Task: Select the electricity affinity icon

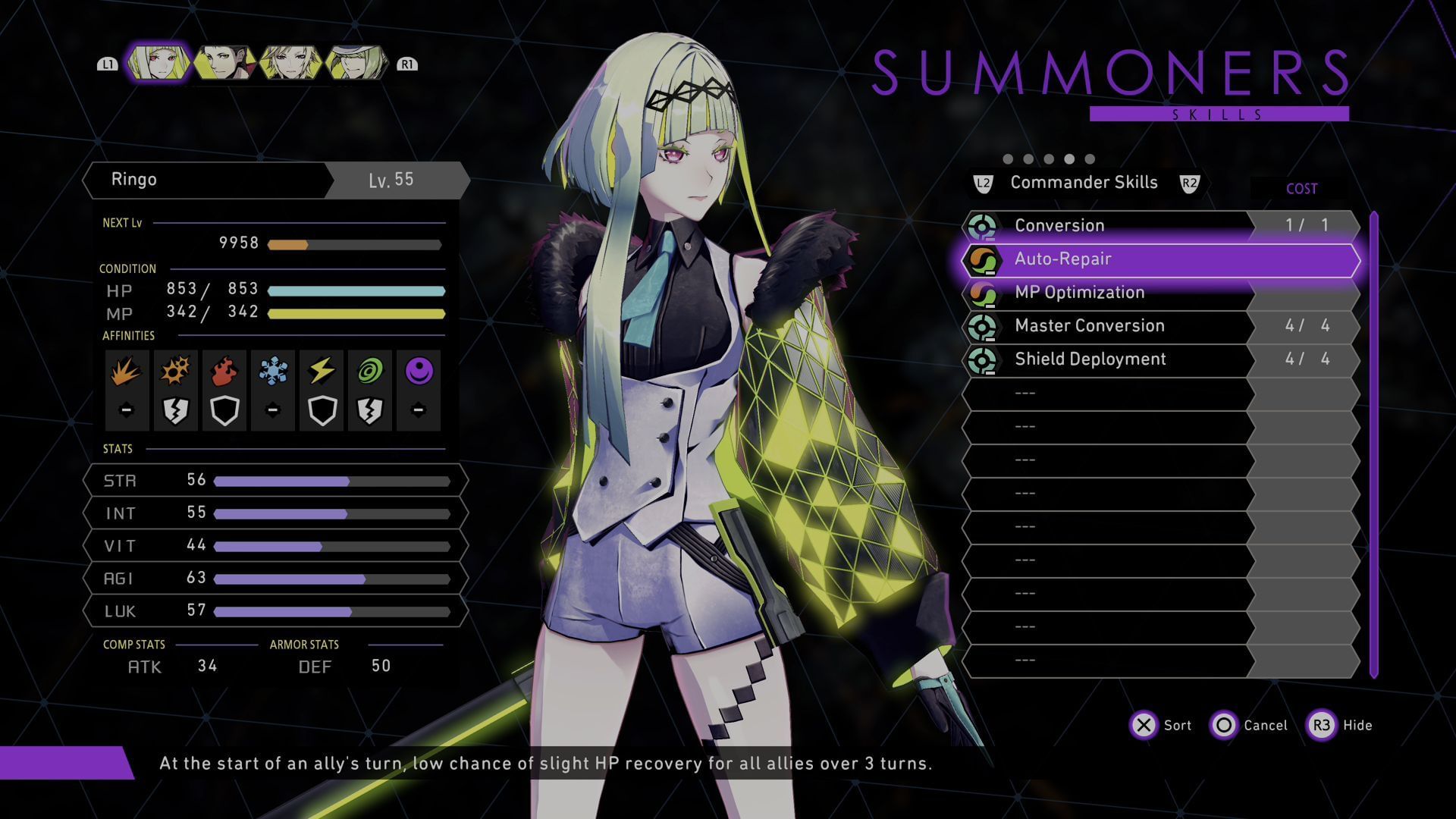Action: point(322,370)
